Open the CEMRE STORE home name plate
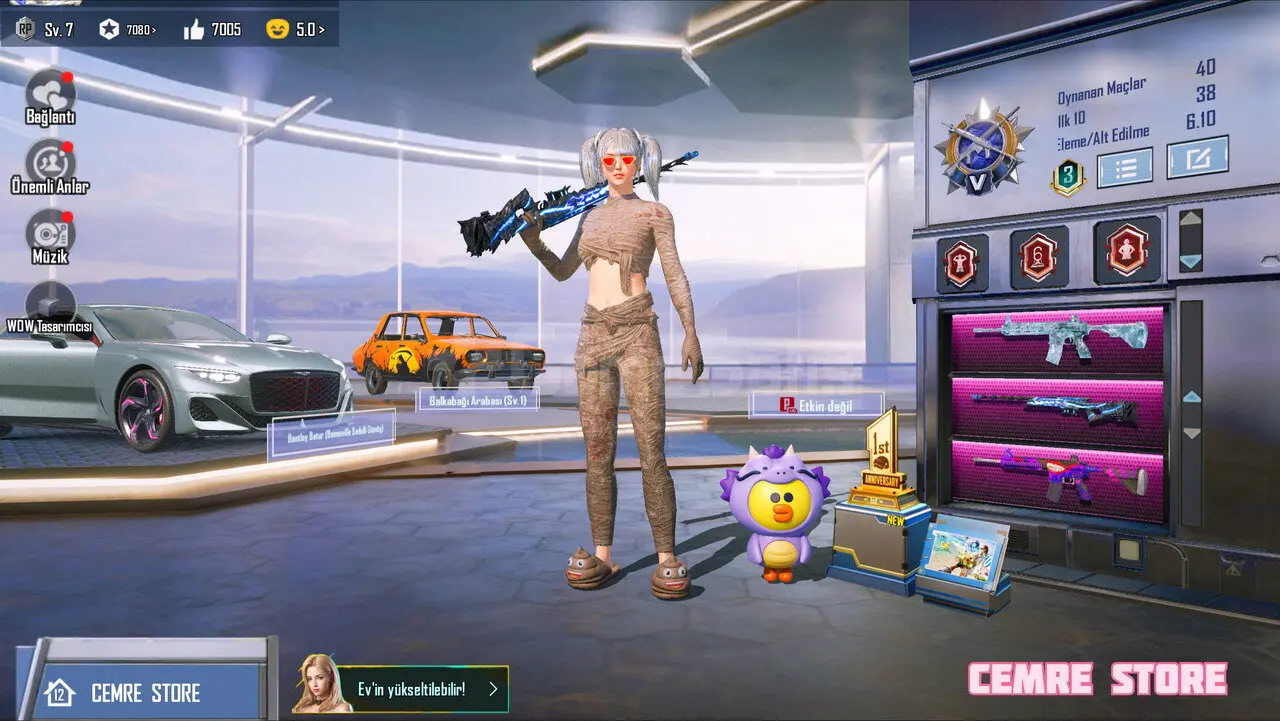Screen dimensions: 1280x721 pyautogui.click(x=145, y=692)
